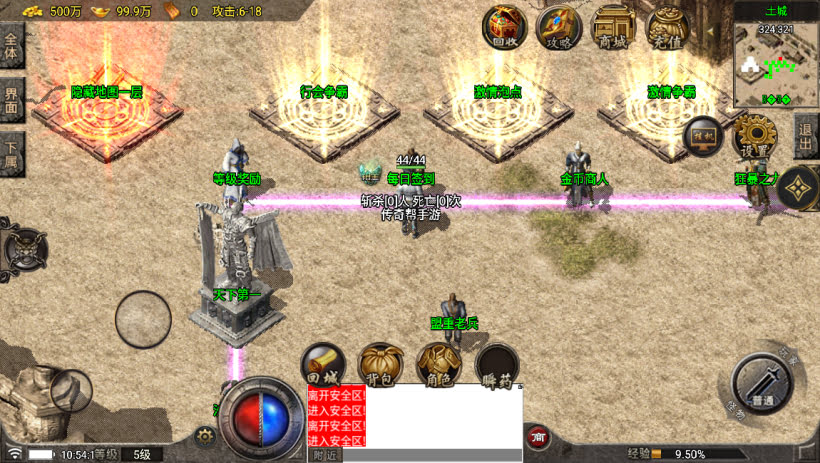Click the small gear beside the health orb

[x=205, y=436]
